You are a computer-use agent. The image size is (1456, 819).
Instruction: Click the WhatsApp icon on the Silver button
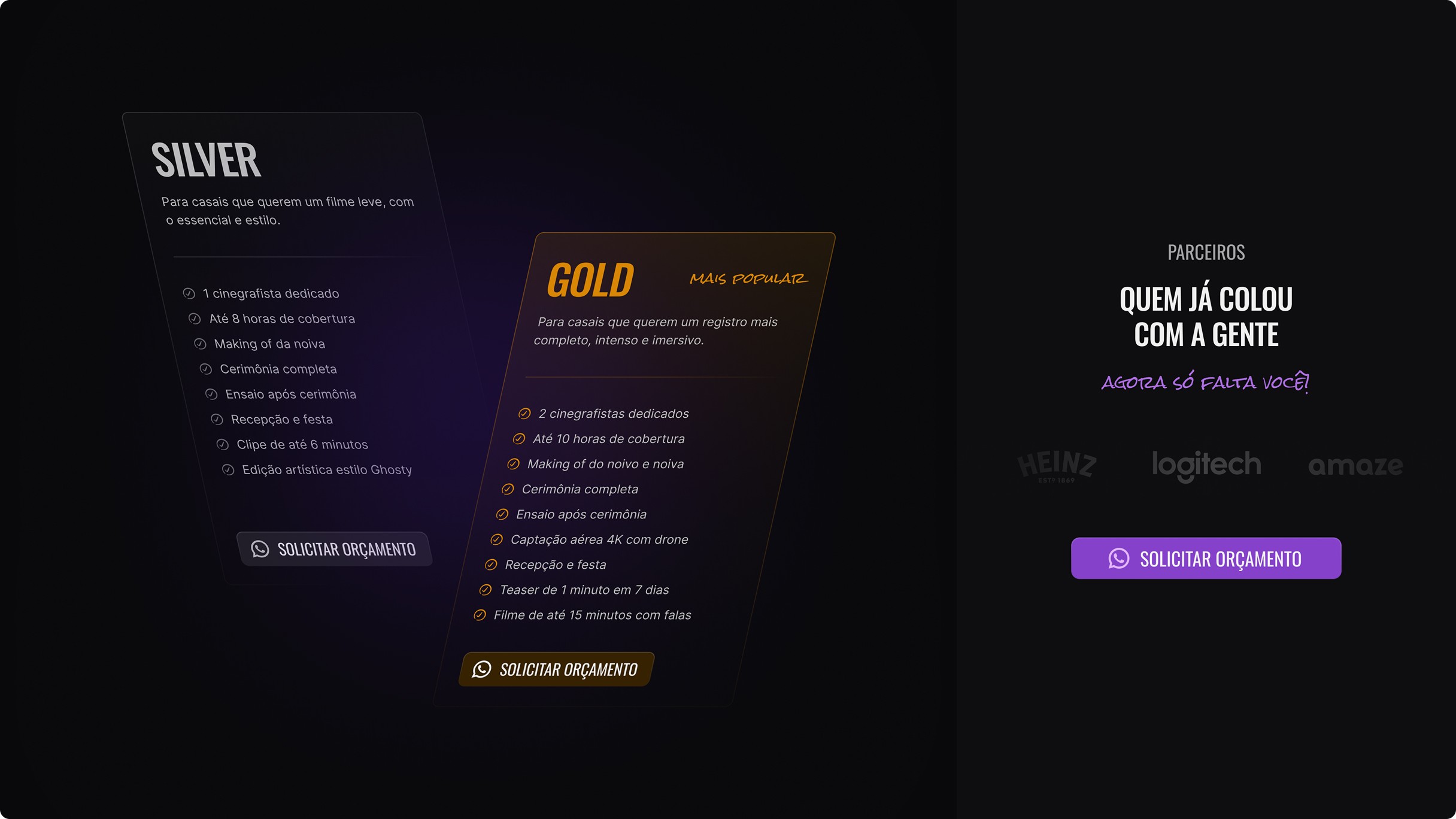260,549
